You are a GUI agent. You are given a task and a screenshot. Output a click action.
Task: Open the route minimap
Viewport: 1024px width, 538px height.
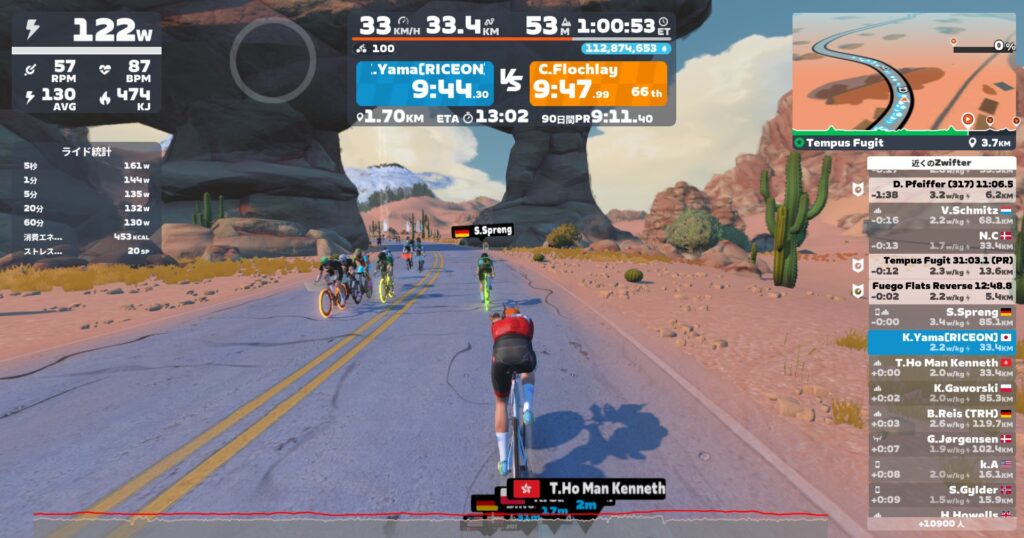pos(903,70)
